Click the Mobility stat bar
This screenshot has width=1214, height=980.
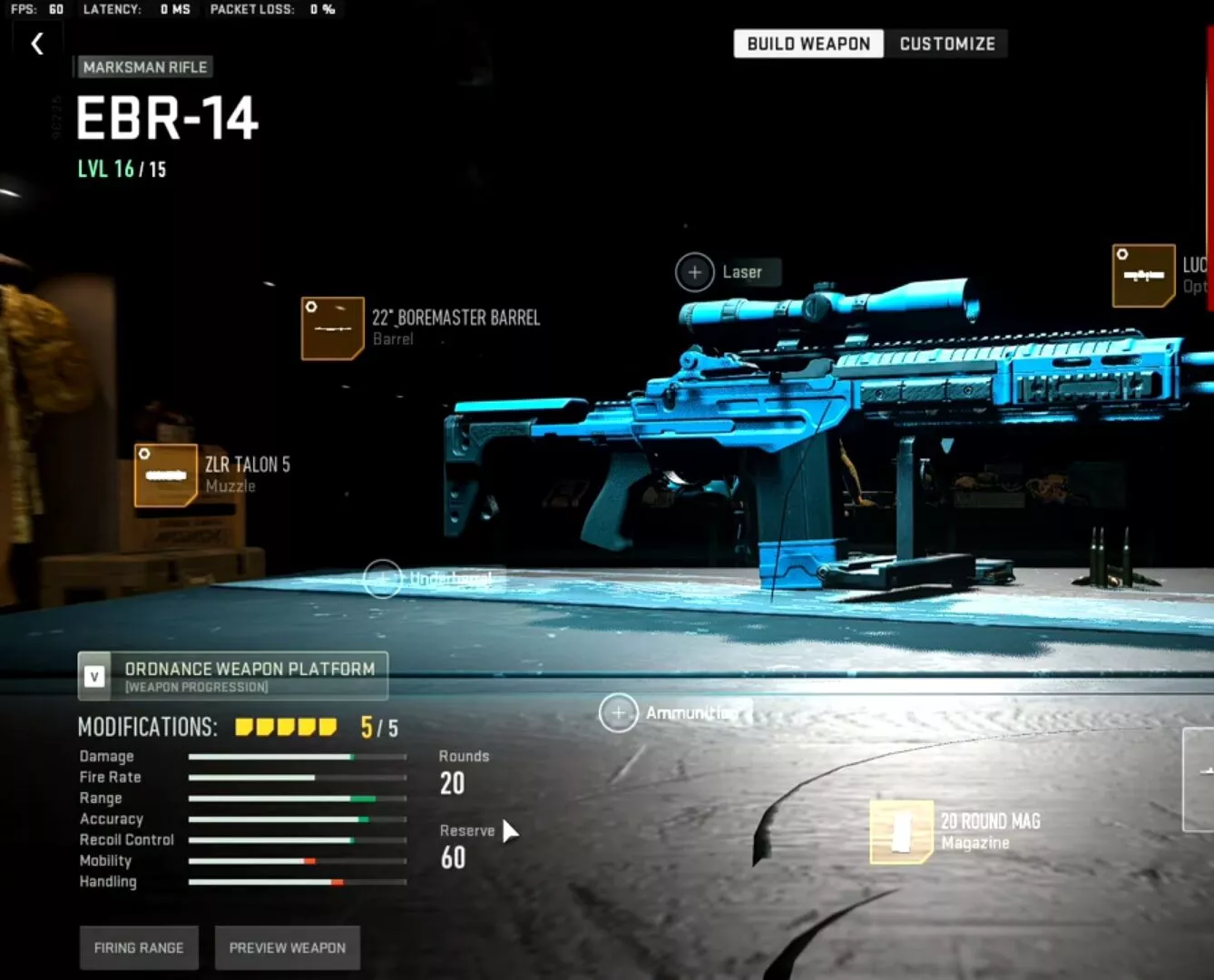point(295,861)
